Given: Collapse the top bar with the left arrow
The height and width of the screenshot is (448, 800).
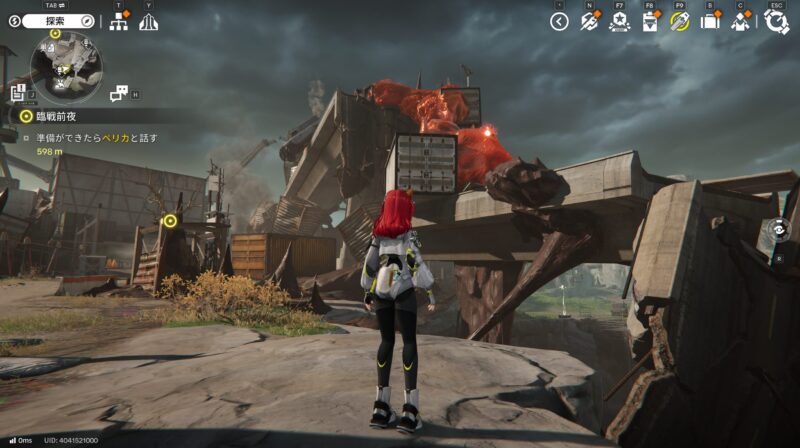Looking at the screenshot, I should (559, 21).
